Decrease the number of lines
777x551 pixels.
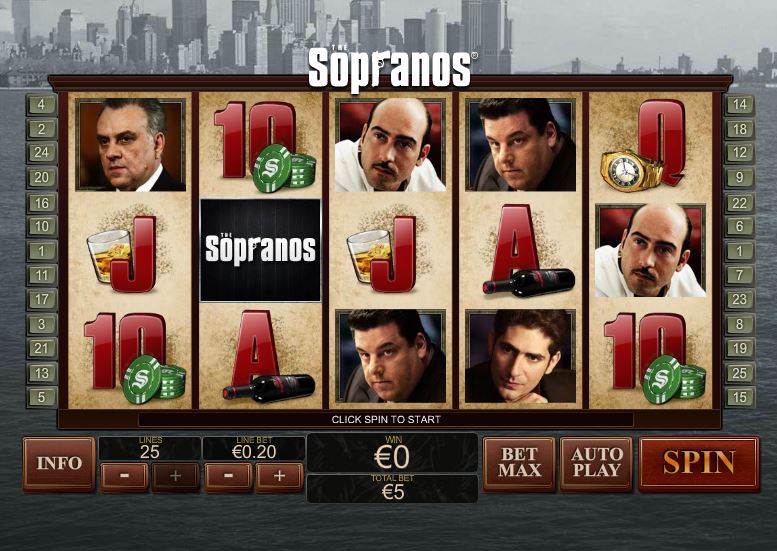click(x=125, y=476)
